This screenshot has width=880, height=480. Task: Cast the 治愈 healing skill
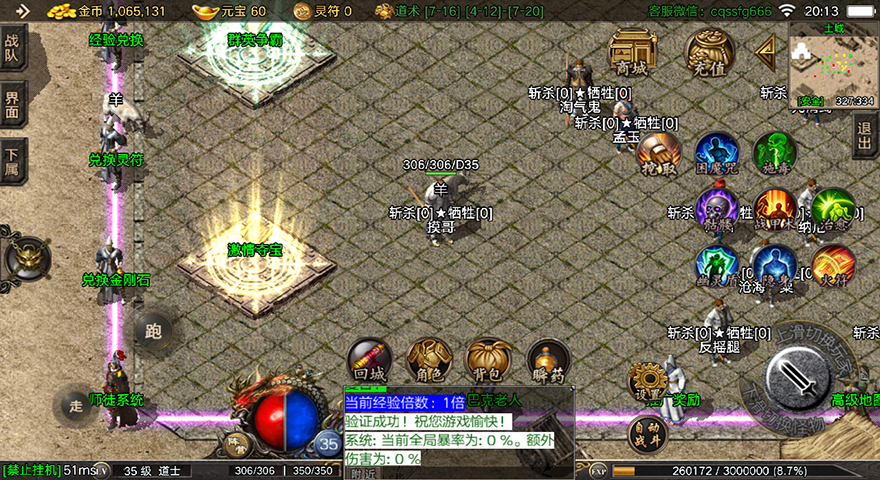832,209
